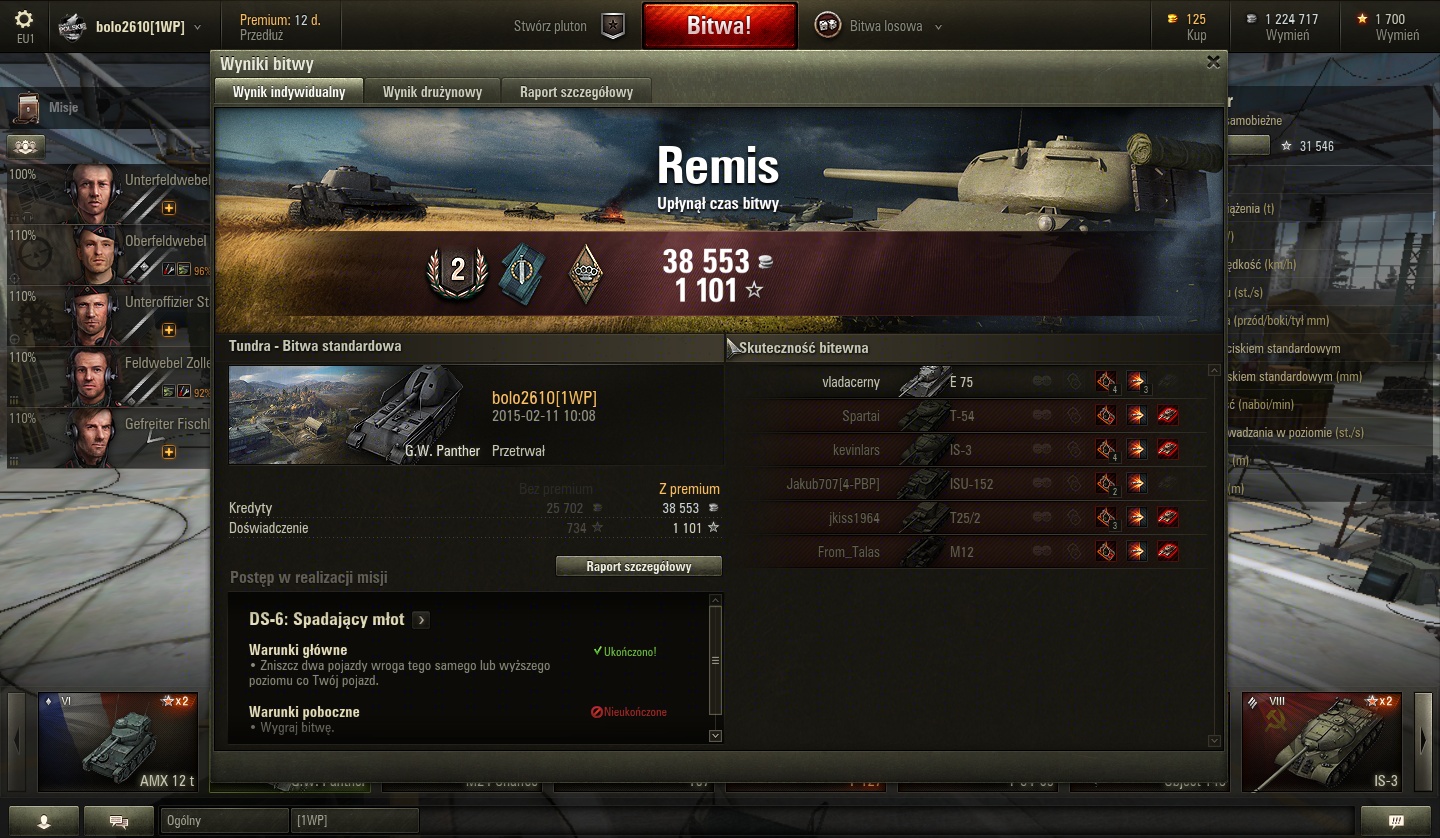Open the Raport szczegółowy tab

576,92
